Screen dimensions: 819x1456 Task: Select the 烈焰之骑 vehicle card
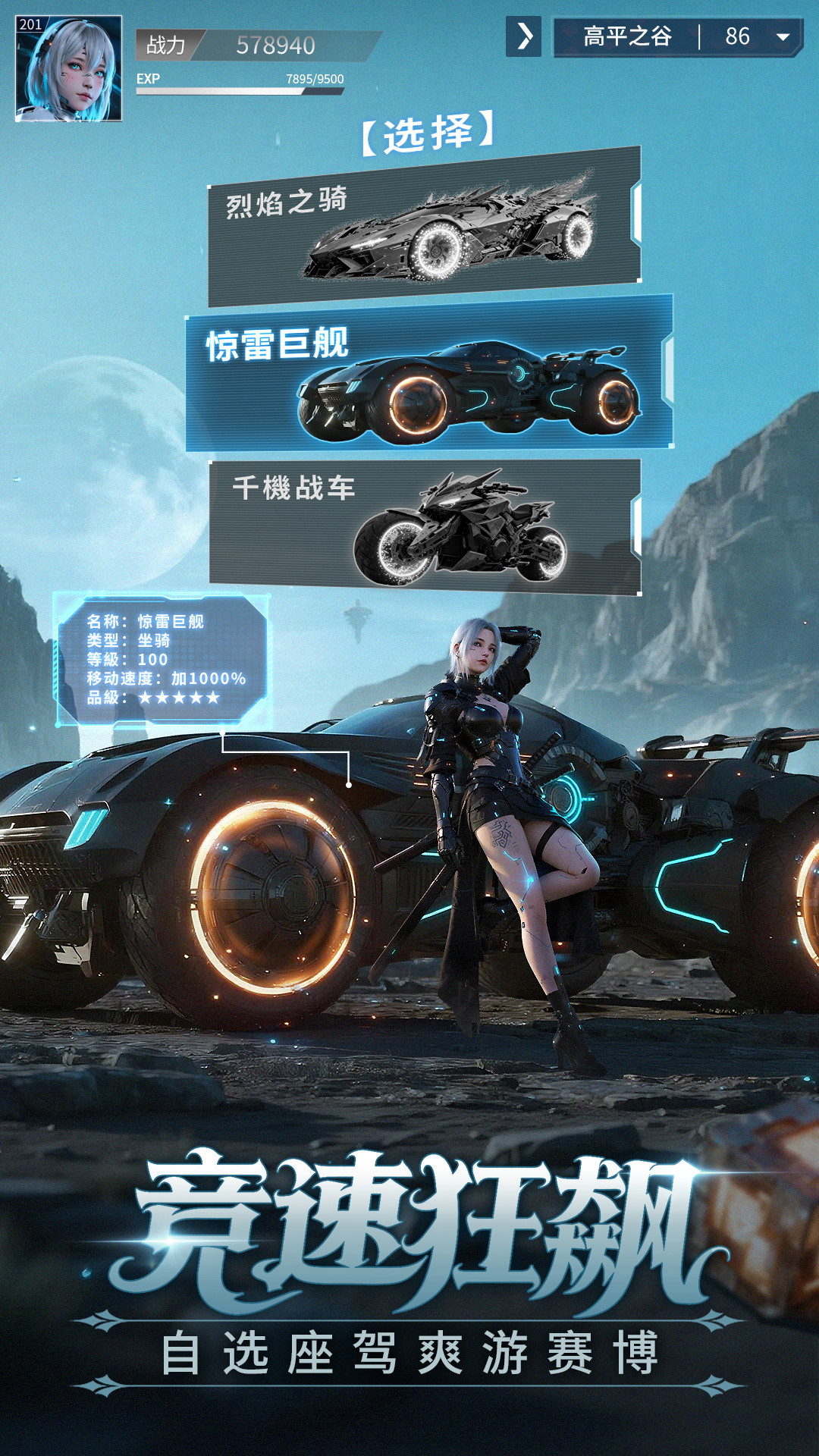(x=425, y=227)
